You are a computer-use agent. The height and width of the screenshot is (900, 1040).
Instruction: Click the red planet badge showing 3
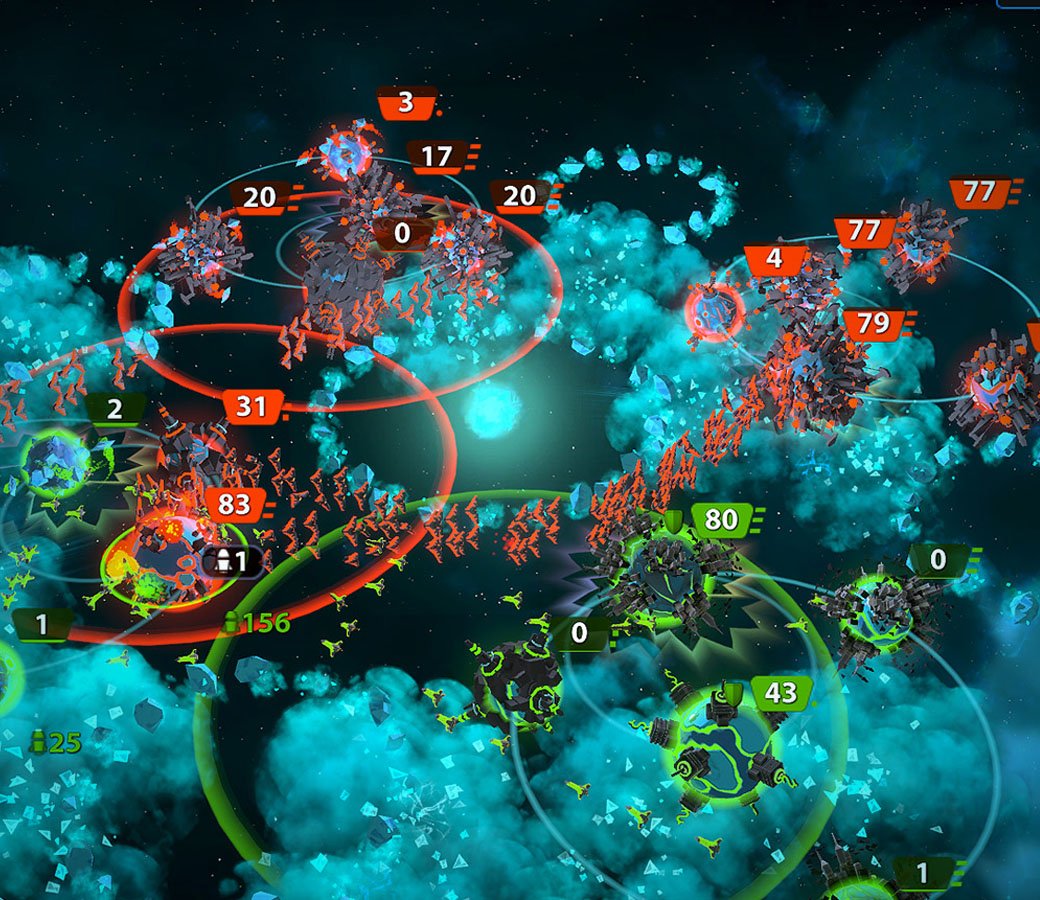tap(406, 102)
